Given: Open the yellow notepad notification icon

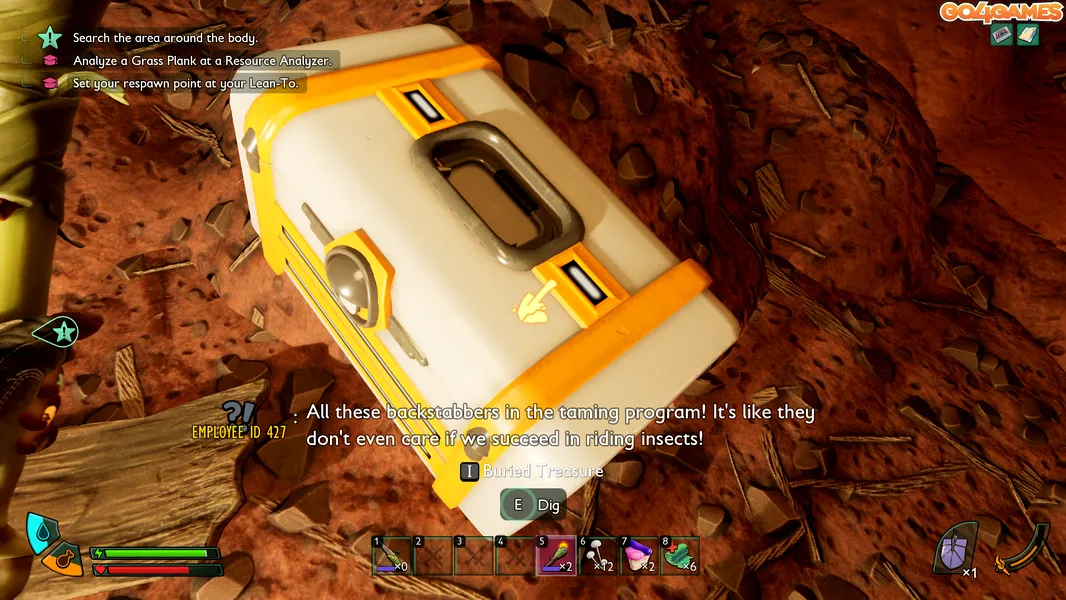Looking at the screenshot, I should [1028, 35].
